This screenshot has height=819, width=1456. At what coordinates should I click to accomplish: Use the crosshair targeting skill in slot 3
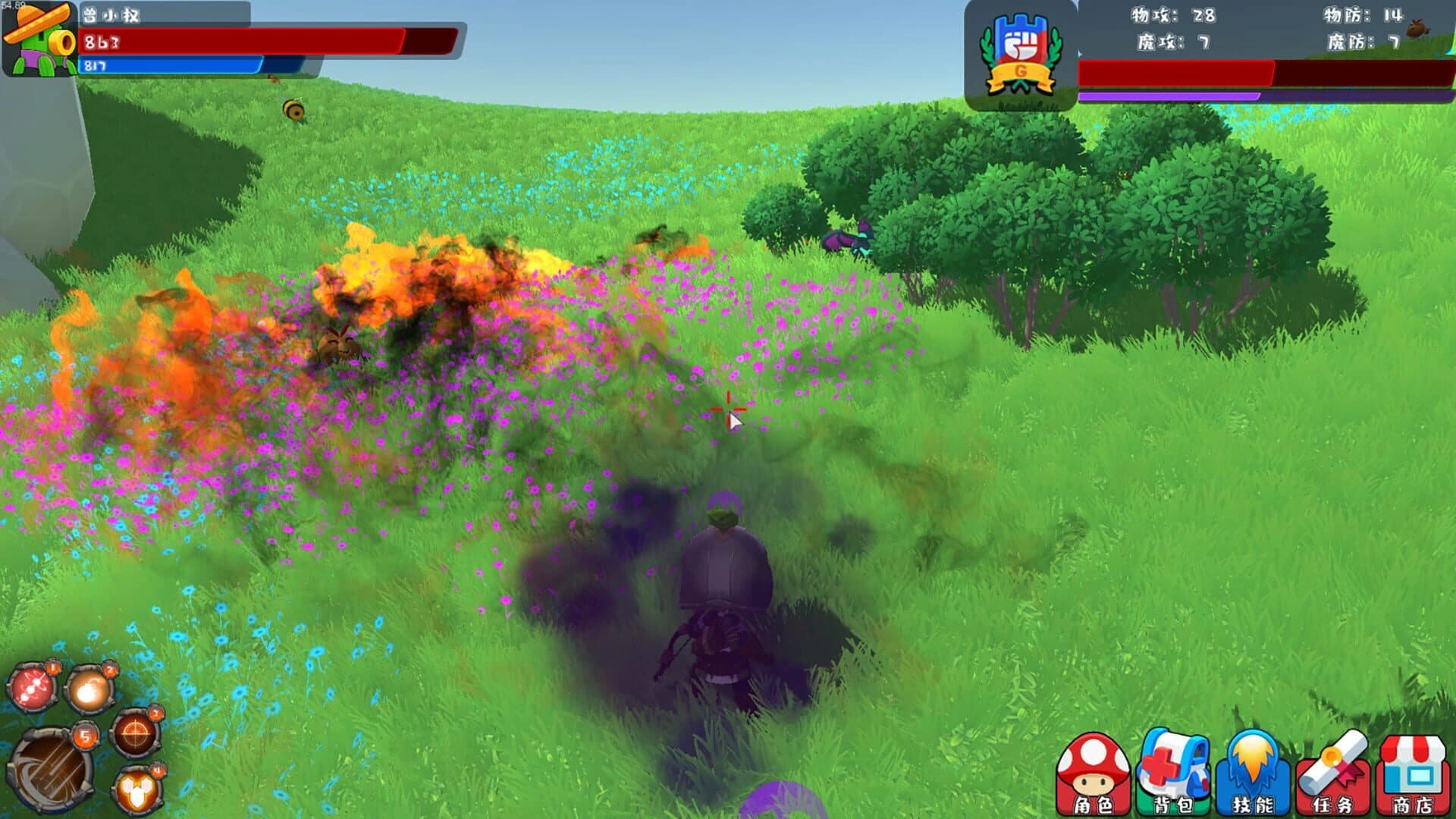click(135, 733)
